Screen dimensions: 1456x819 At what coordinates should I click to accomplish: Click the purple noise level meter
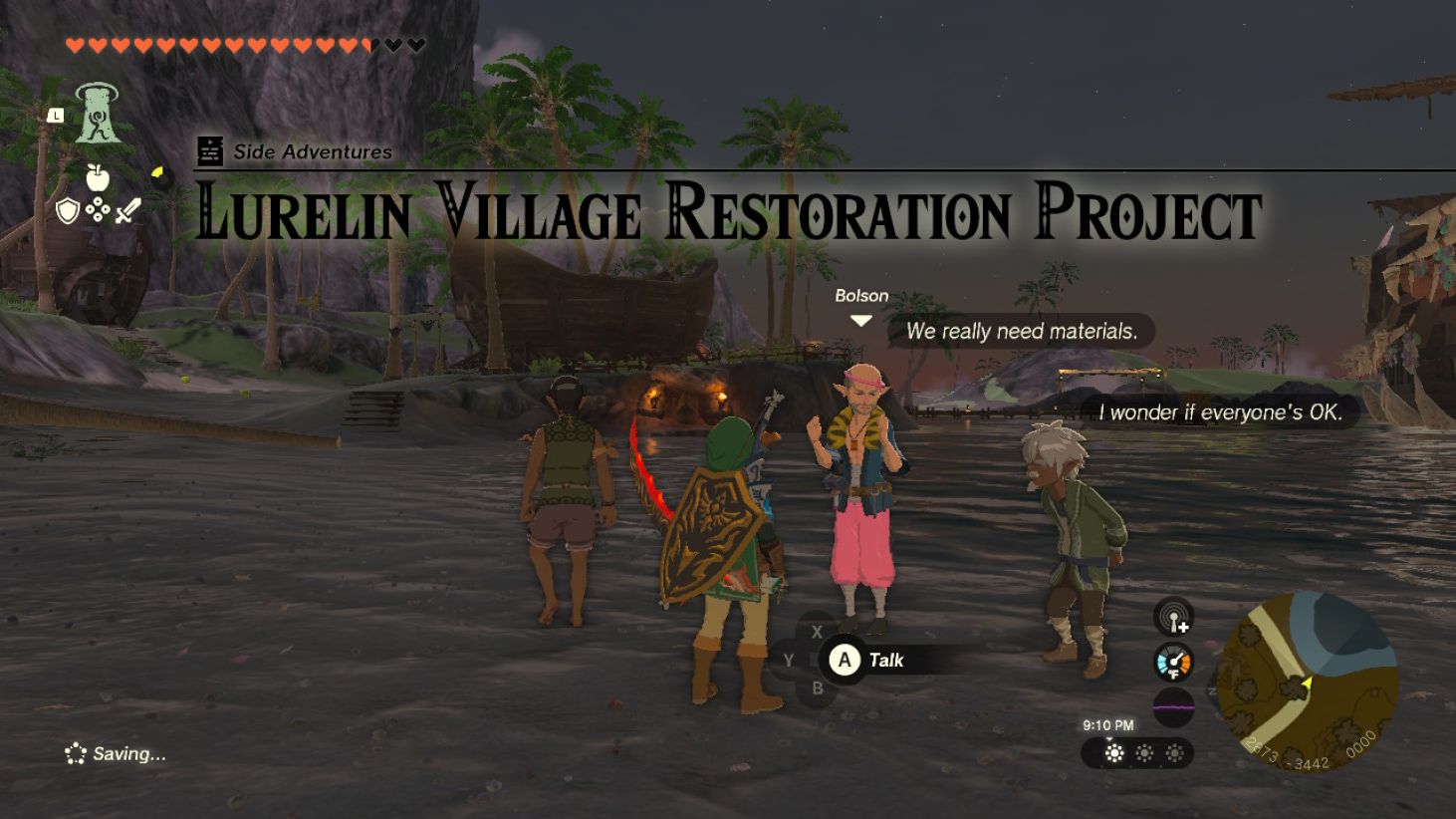pos(1174,706)
